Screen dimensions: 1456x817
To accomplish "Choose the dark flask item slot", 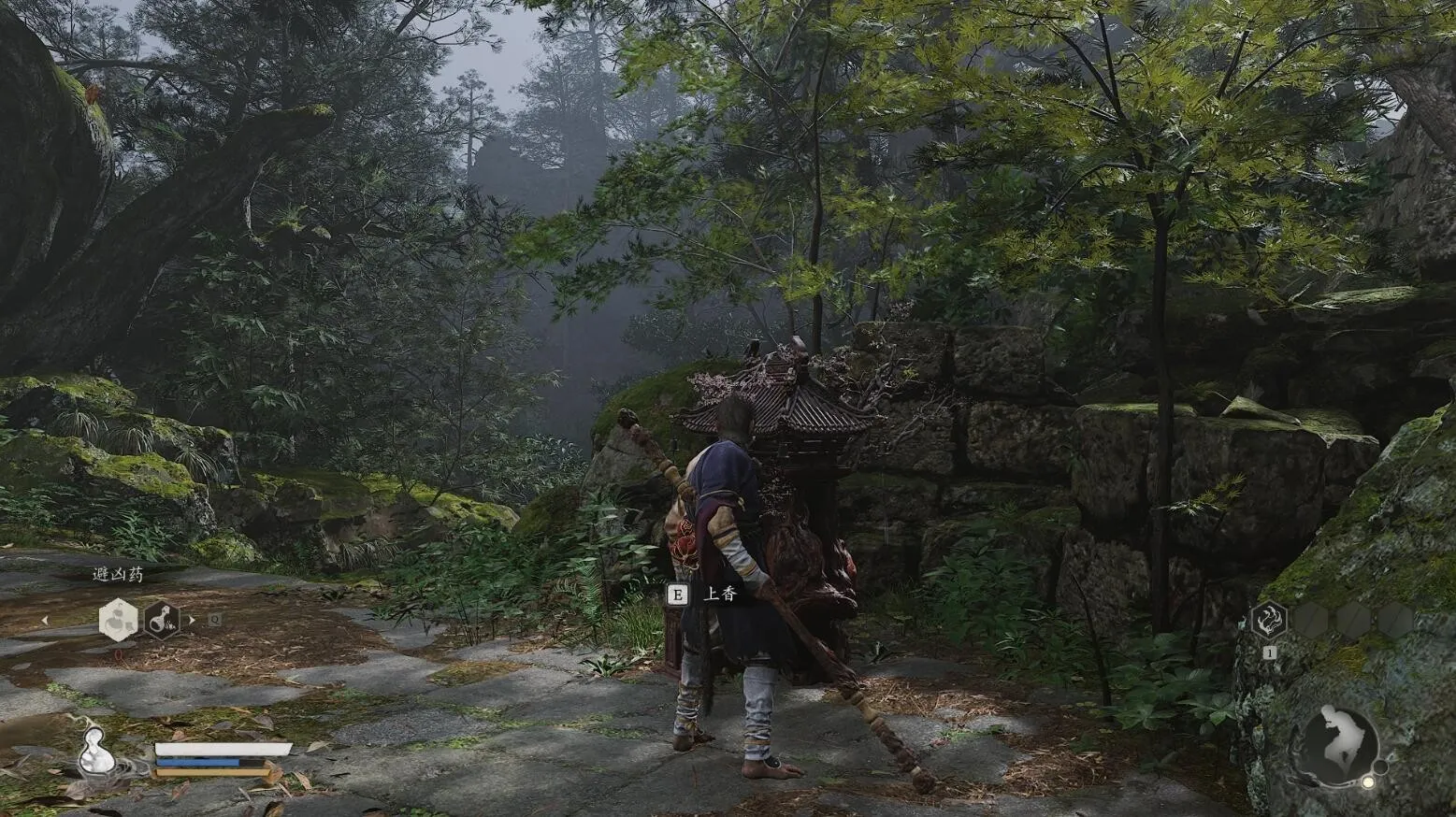I will (162, 620).
